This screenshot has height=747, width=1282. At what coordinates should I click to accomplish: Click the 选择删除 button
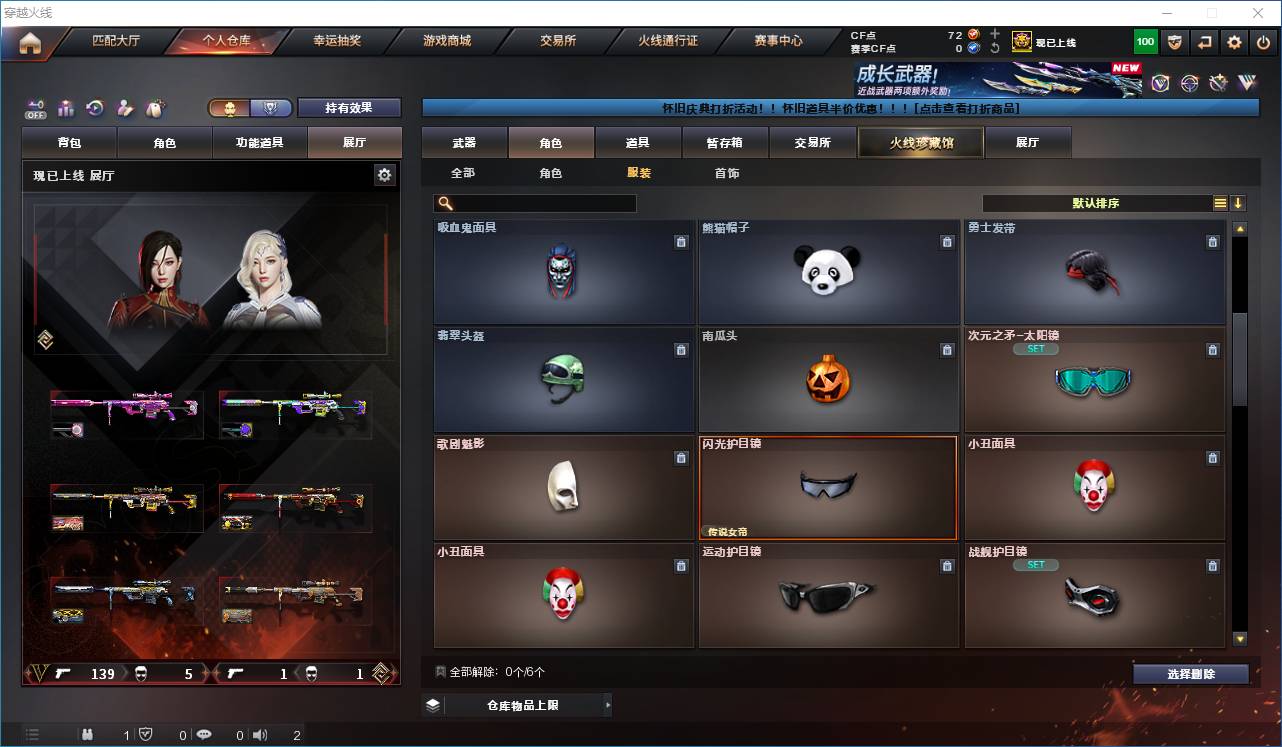click(1191, 674)
